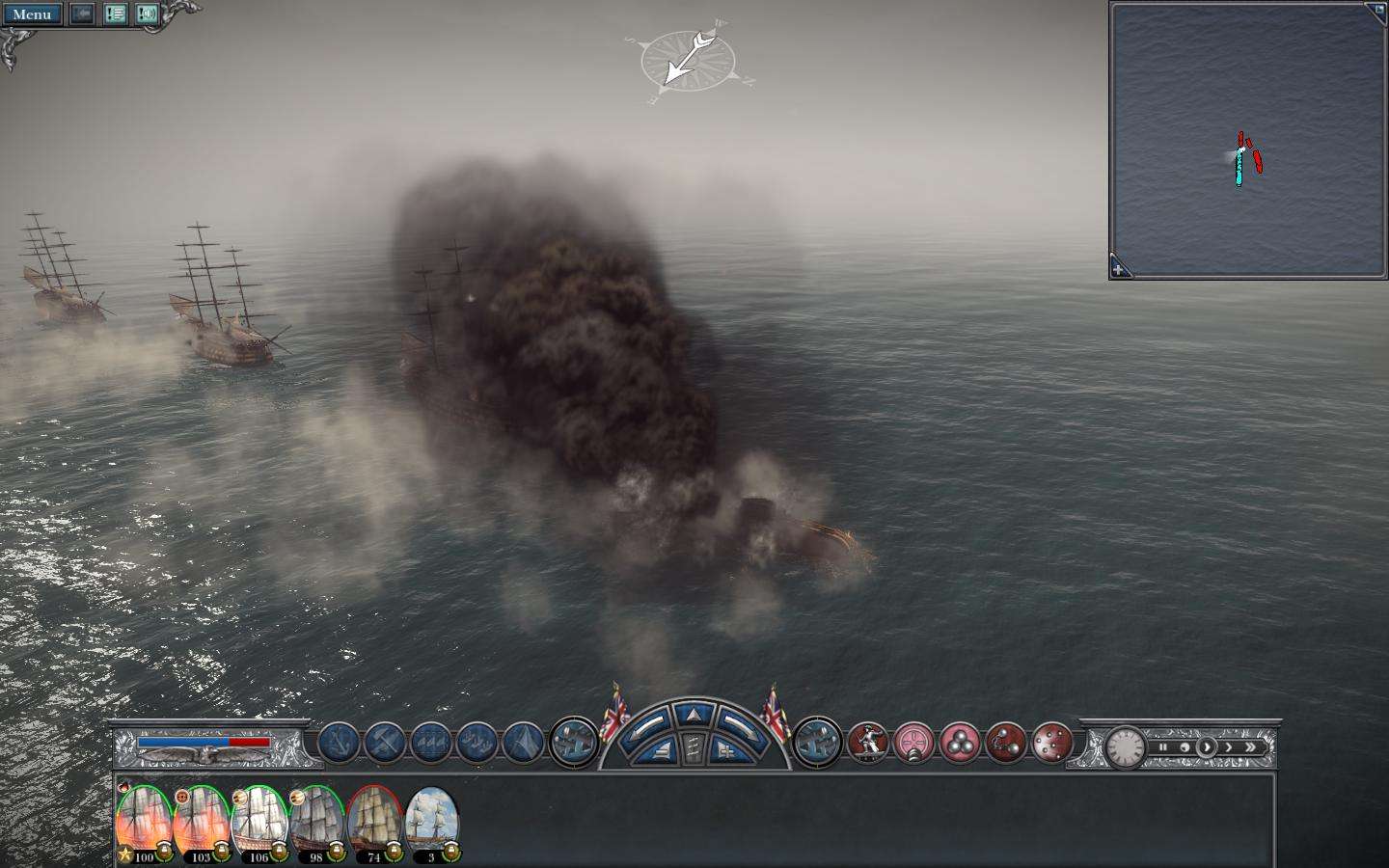Activate the anchor command icon
This screenshot has width=1389, height=868.
click(339, 744)
